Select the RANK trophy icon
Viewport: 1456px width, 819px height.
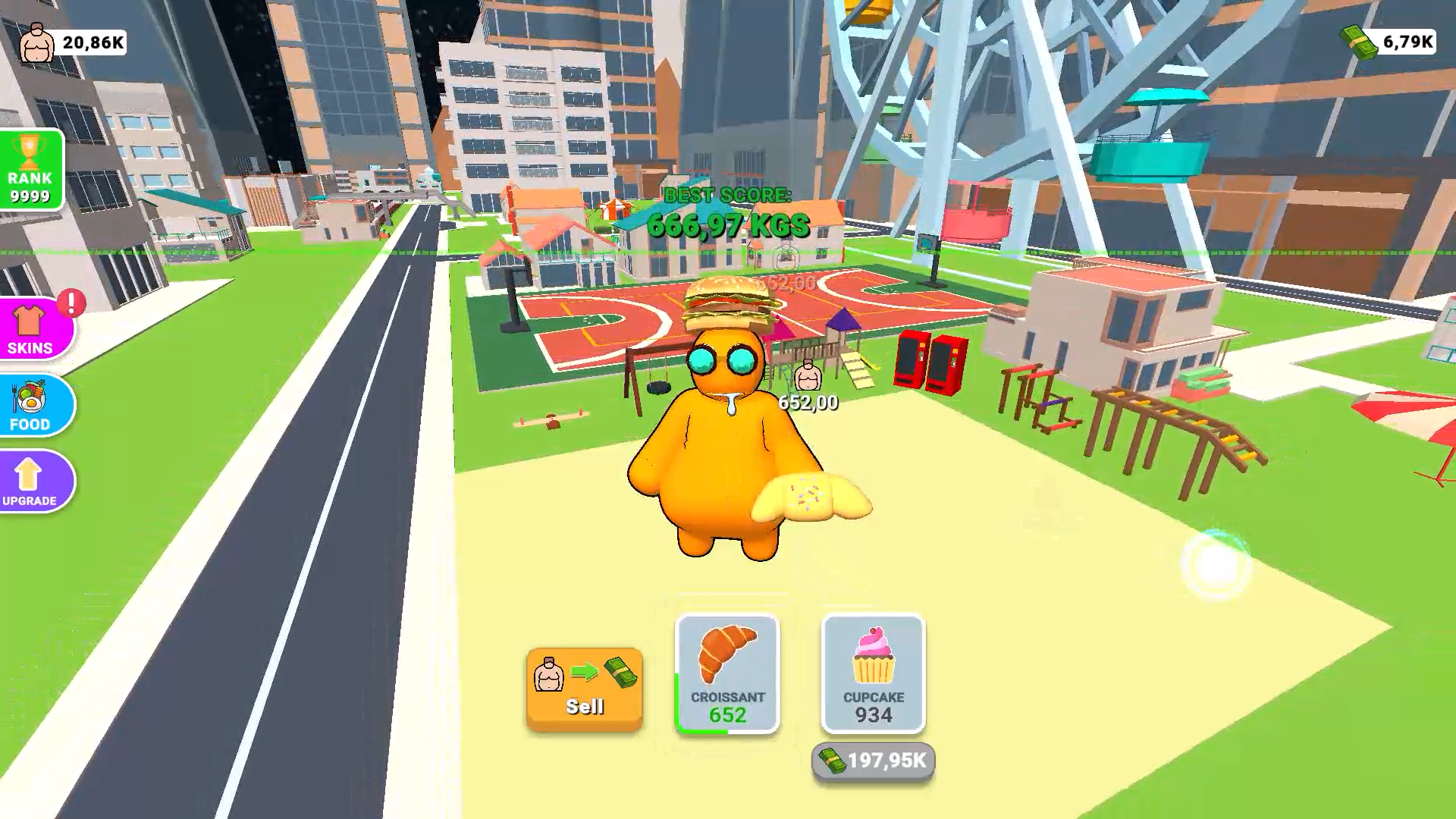(x=29, y=152)
